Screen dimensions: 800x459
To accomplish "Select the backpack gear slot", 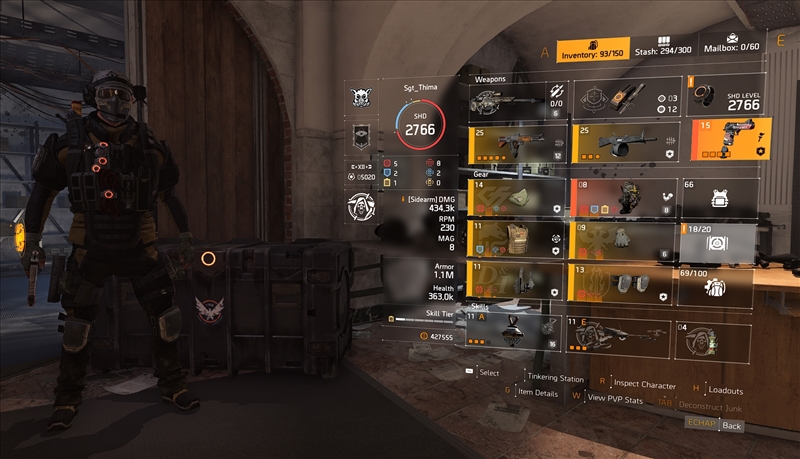I will click(x=622, y=197).
